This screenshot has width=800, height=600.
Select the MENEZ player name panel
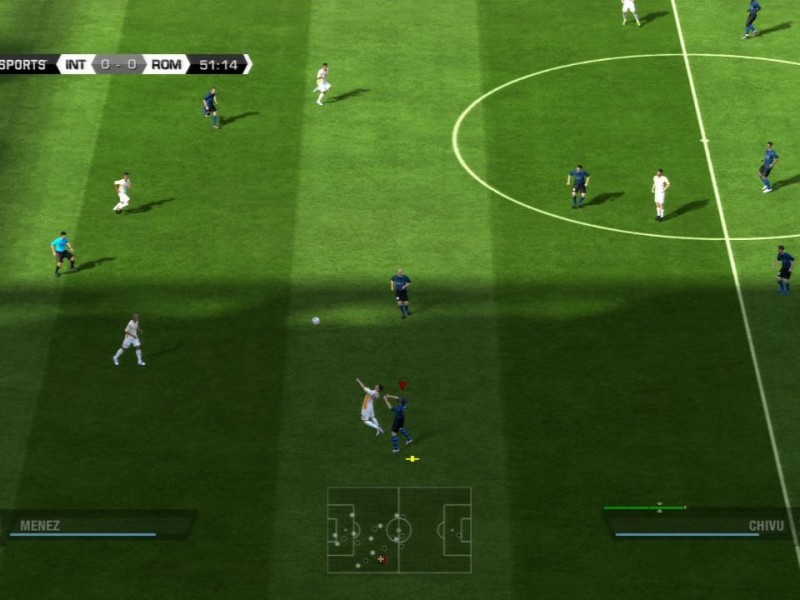point(98,525)
